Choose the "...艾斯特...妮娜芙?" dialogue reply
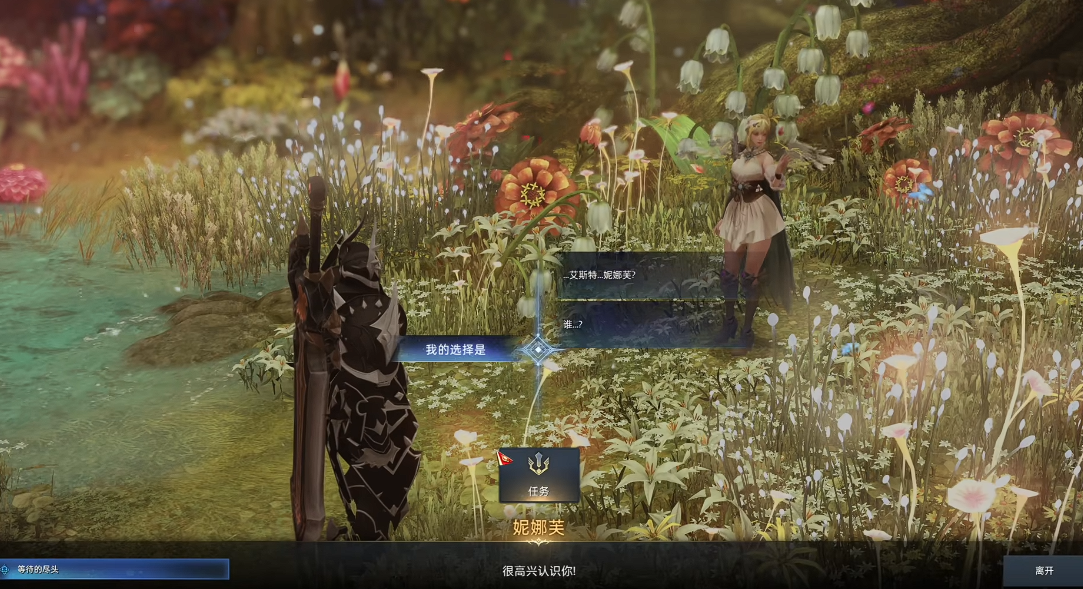The width and height of the screenshot is (1083, 589). click(640, 275)
